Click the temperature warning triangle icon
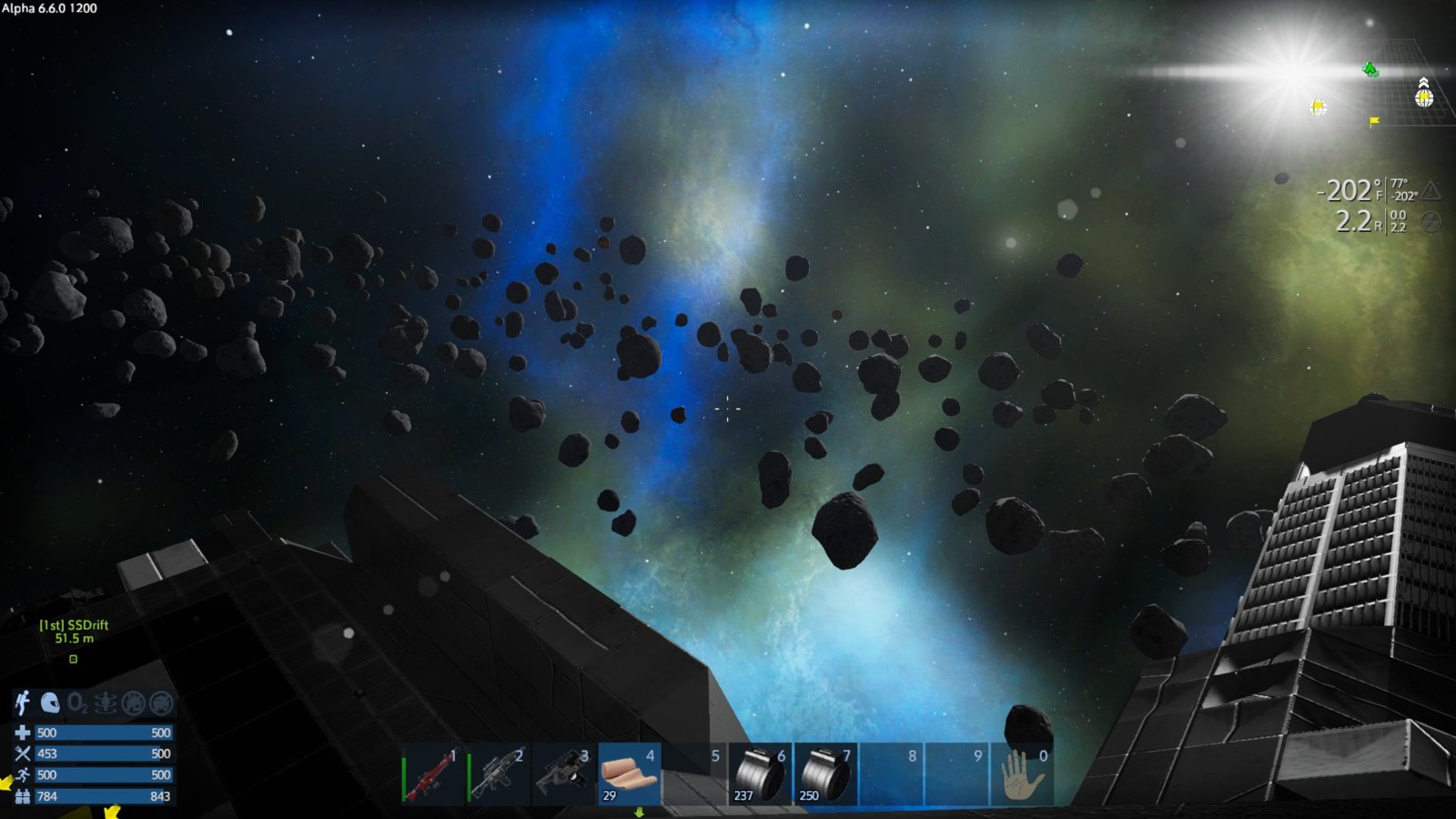This screenshot has width=1456, height=819. [x=1431, y=191]
